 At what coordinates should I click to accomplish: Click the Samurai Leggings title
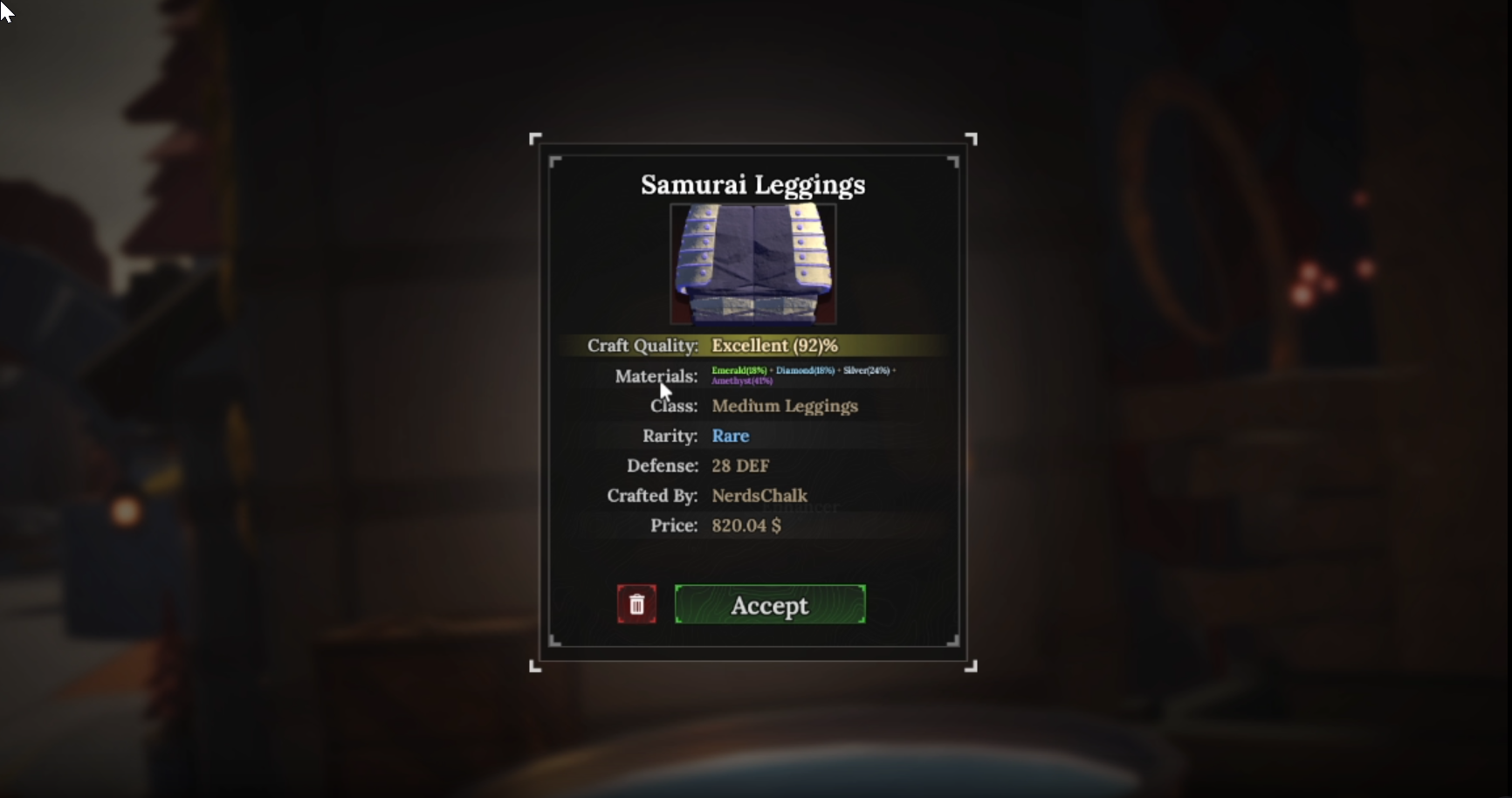(753, 184)
